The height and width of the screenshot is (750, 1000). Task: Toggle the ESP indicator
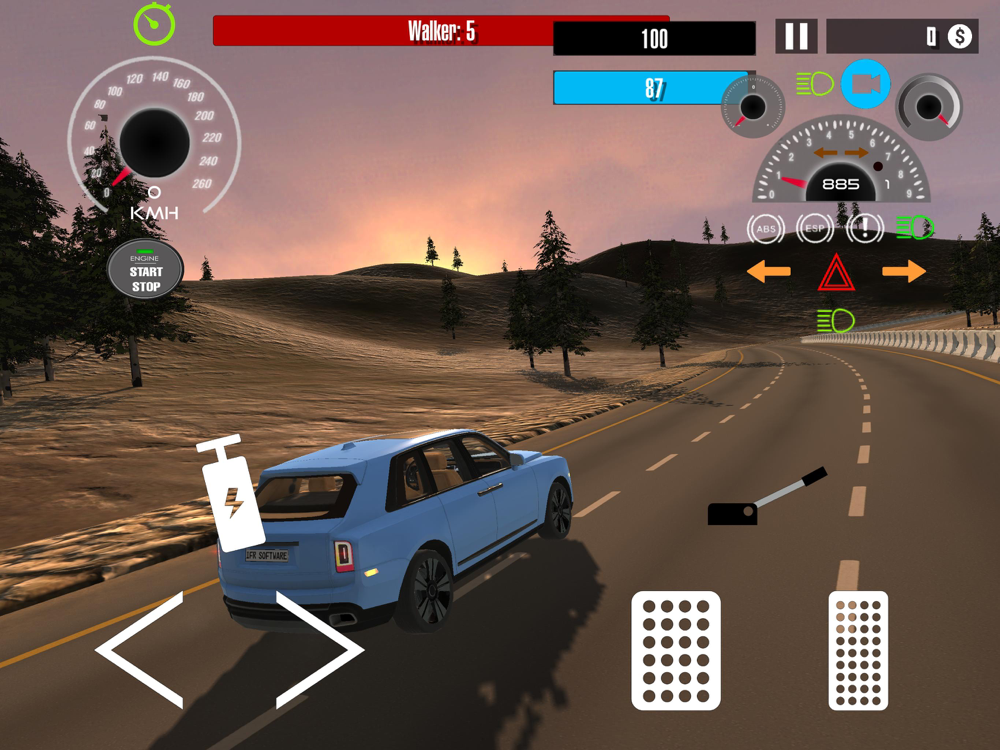tap(815, 229)
